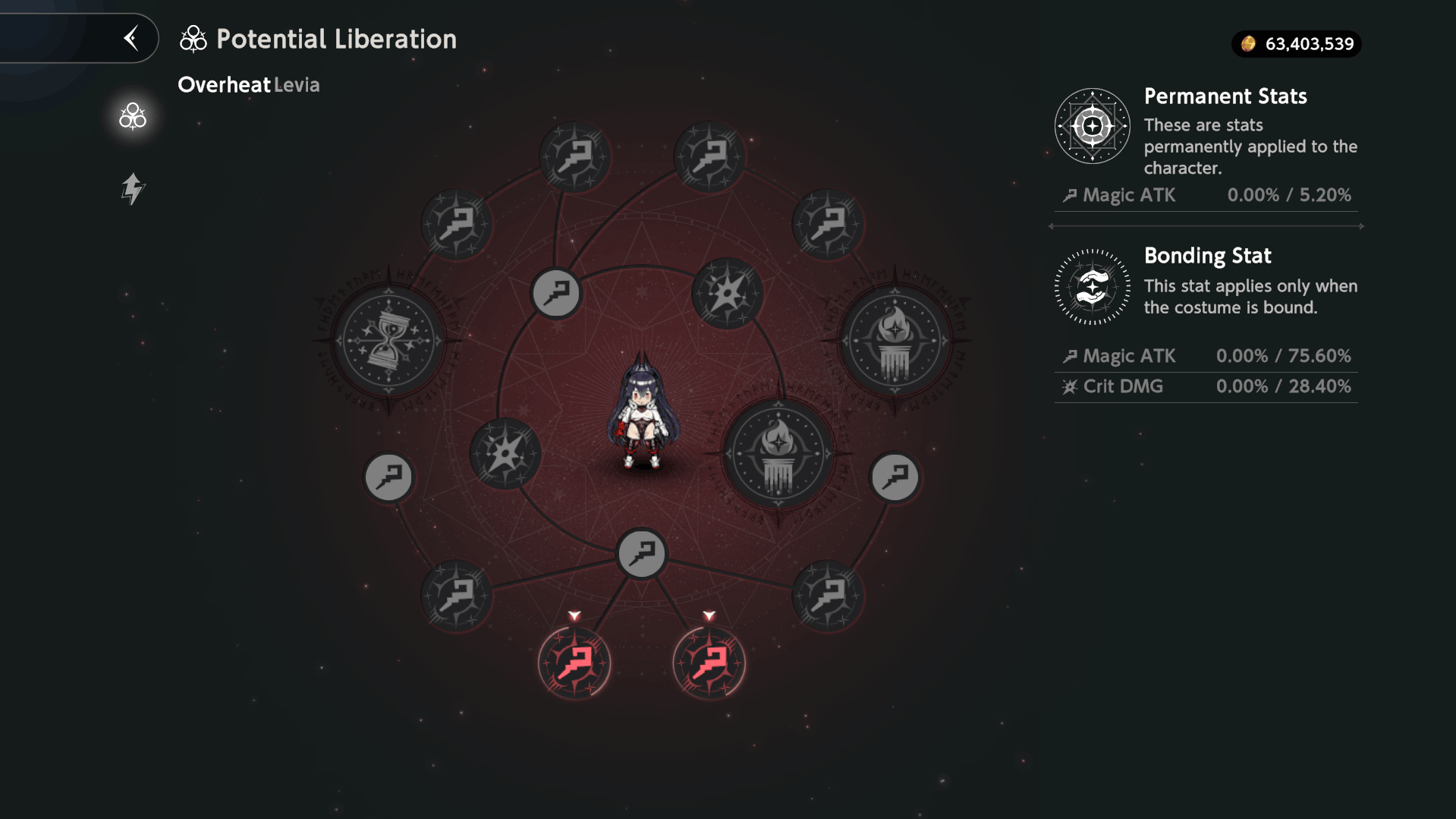This screenshot has height=819, width=1456.
Task: Select the large hourglass potential node
Action: pos(389,341)
